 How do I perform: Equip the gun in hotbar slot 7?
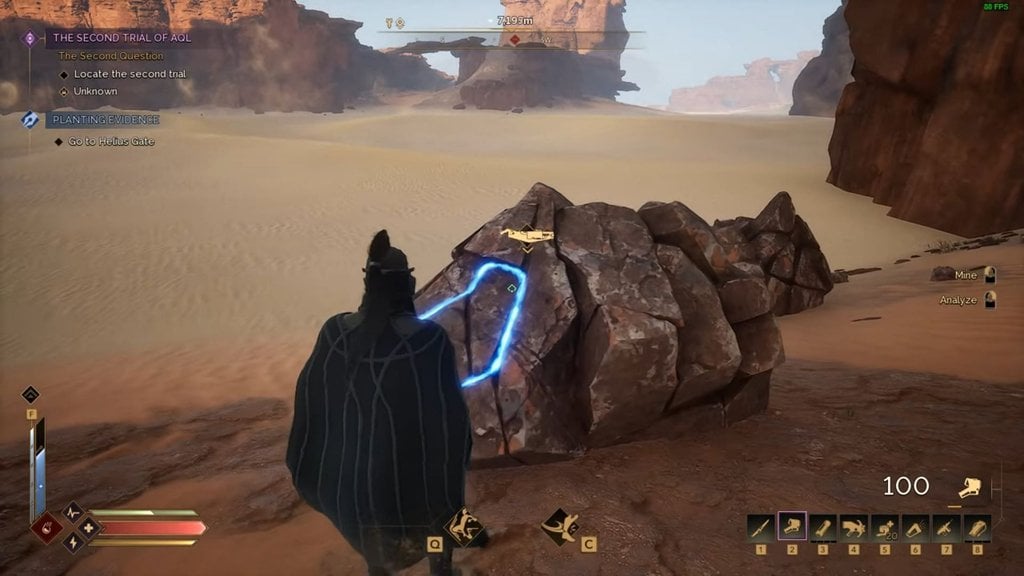[x=946, y=527]
